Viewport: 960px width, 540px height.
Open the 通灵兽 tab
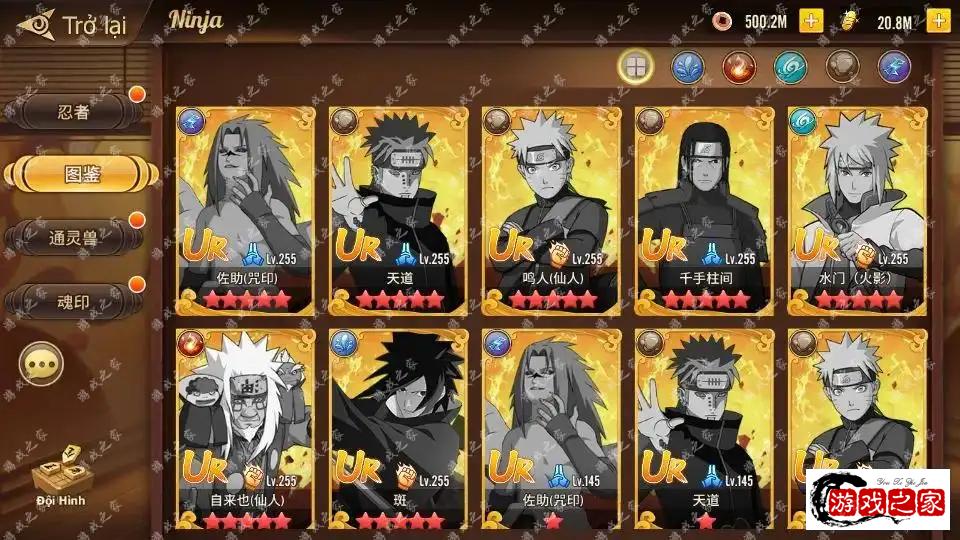pos(73,237)
